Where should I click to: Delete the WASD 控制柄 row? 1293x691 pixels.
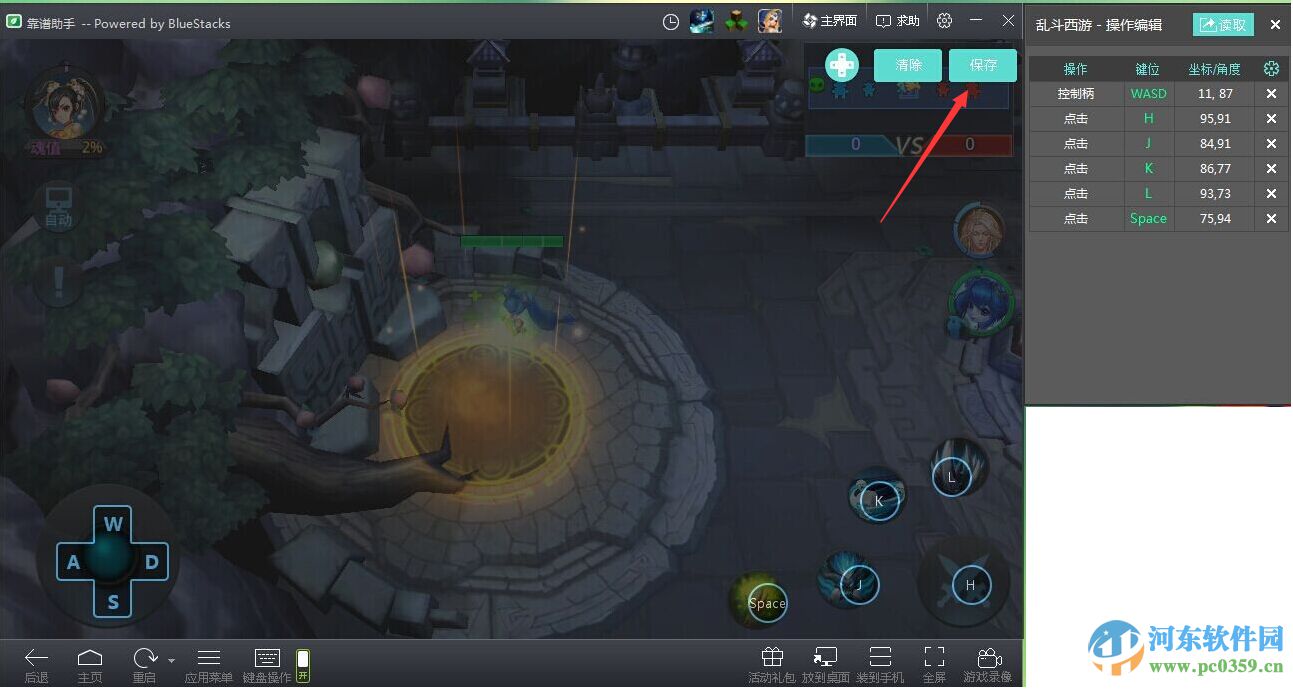click(1271, 93)
